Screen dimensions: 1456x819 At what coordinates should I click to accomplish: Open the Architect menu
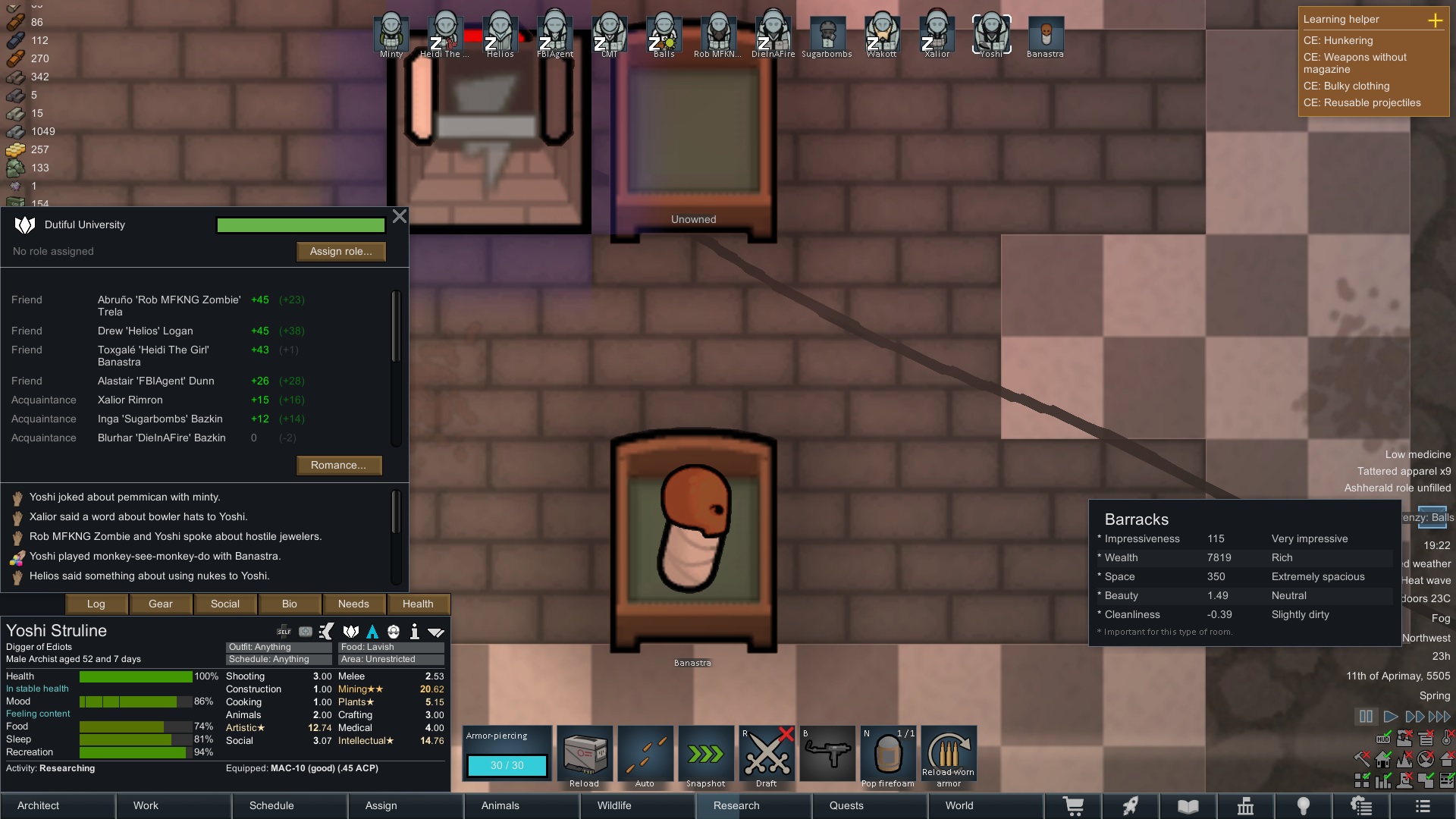point(37,805)
